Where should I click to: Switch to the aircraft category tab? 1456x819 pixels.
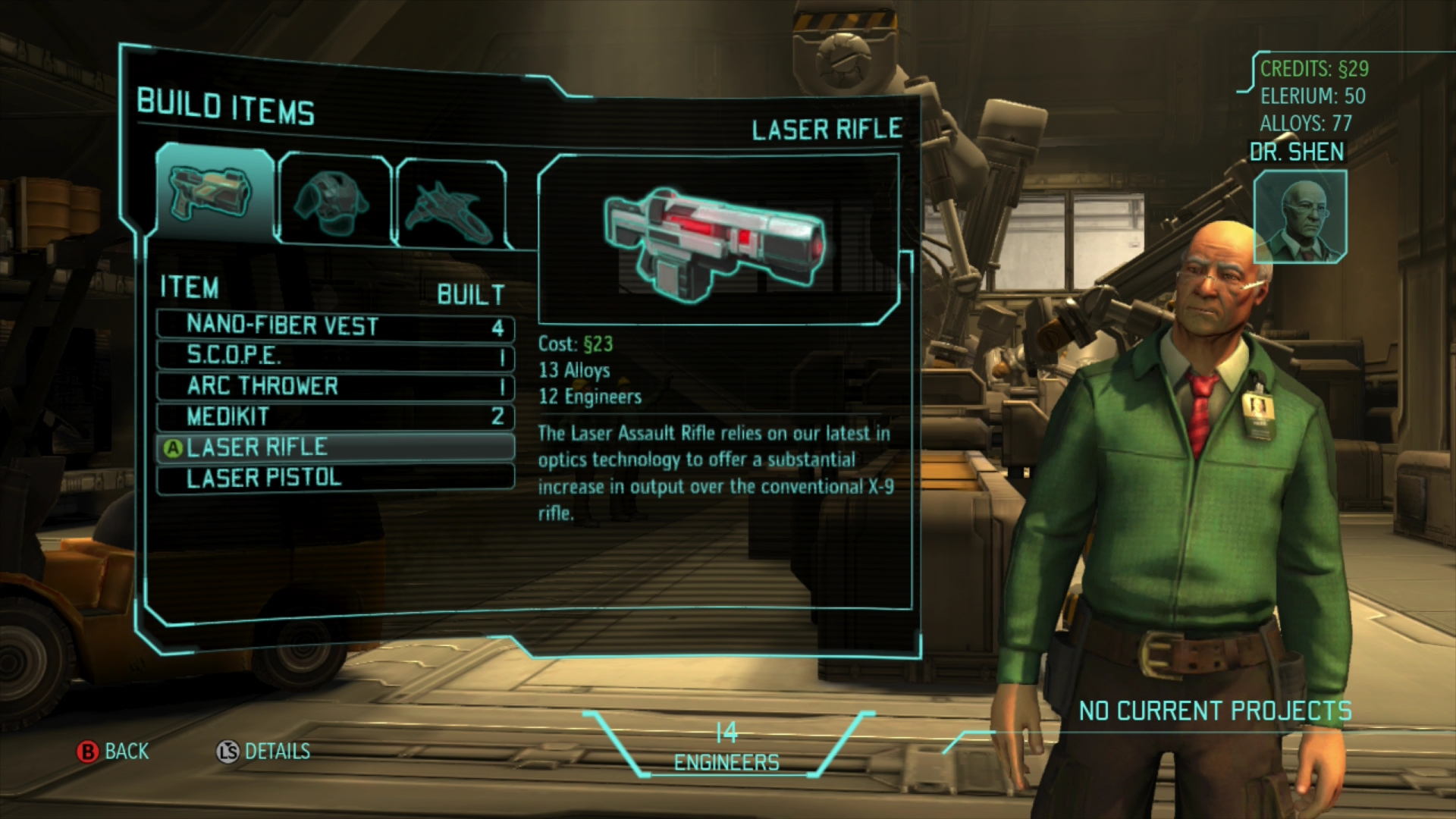[x=450, y=205]
